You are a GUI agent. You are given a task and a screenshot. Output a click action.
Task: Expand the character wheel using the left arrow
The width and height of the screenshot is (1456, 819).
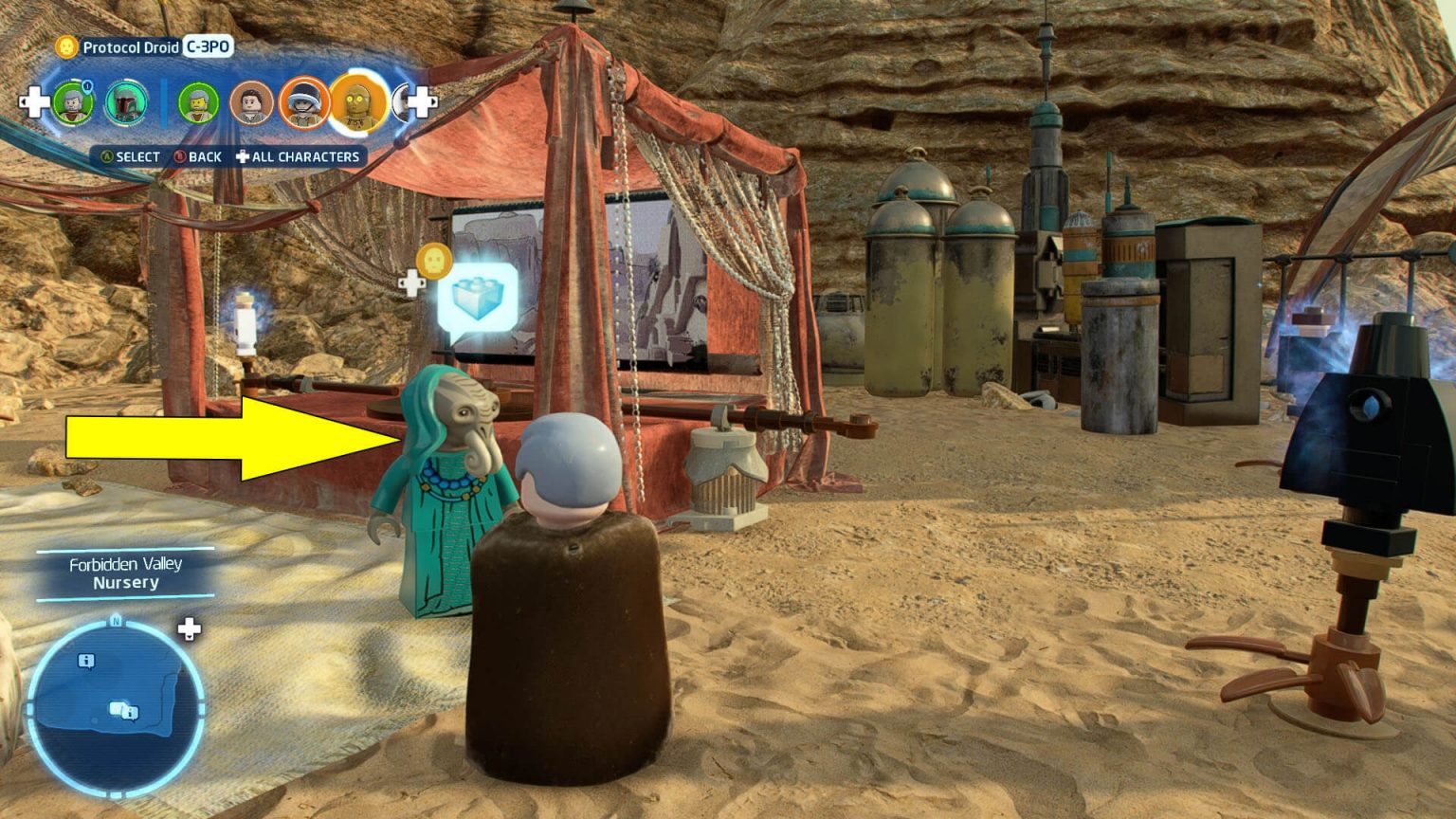coord(35,100)
